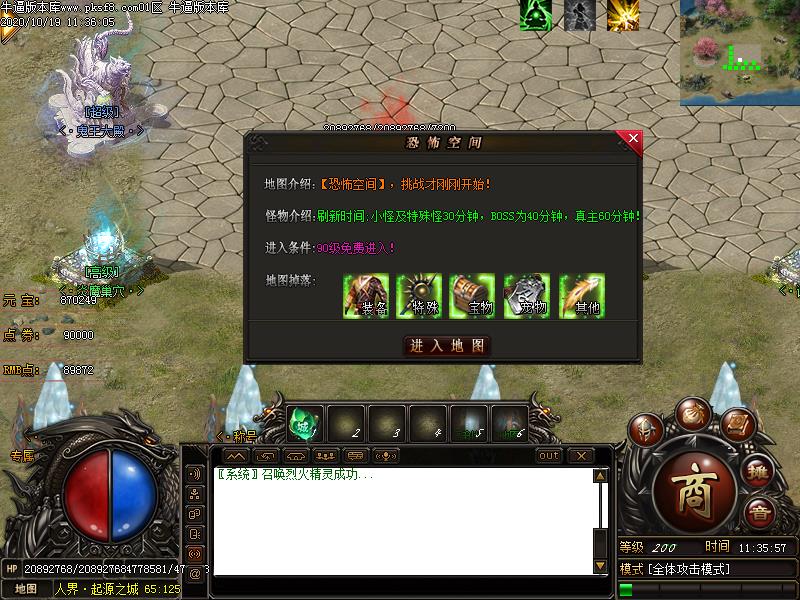View the 其他 drop category icon
The image size is (800, 600).
(x=581, y=296)
